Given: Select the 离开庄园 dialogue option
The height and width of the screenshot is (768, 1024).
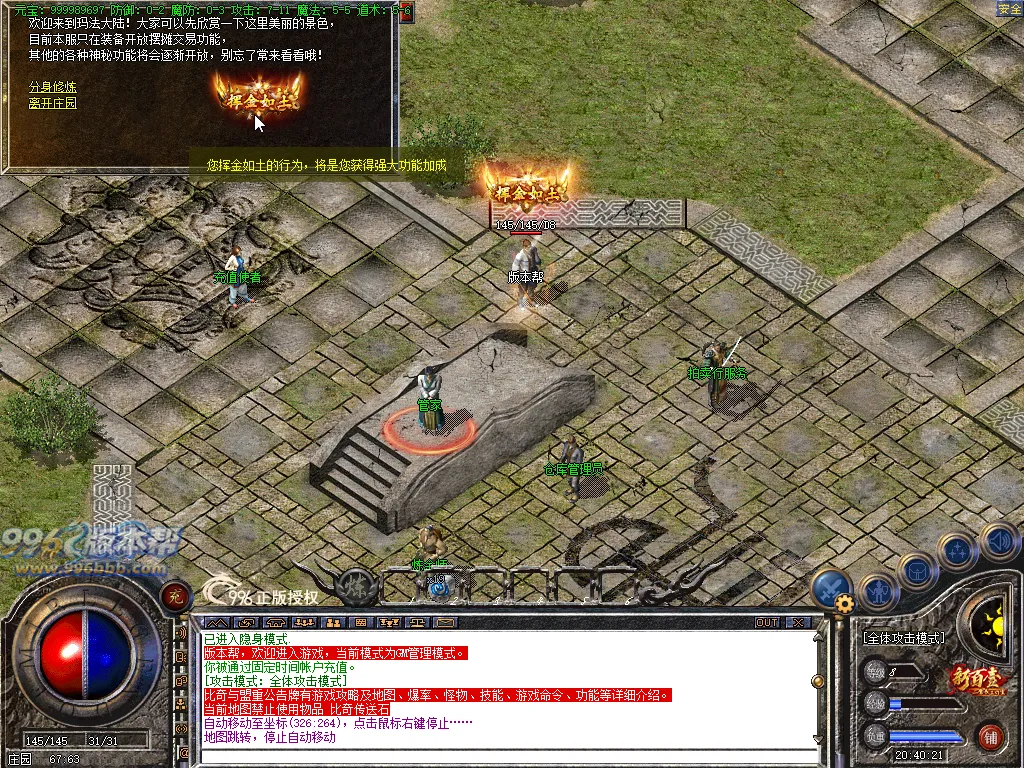Looking at the screenshot, I should 53,103.
